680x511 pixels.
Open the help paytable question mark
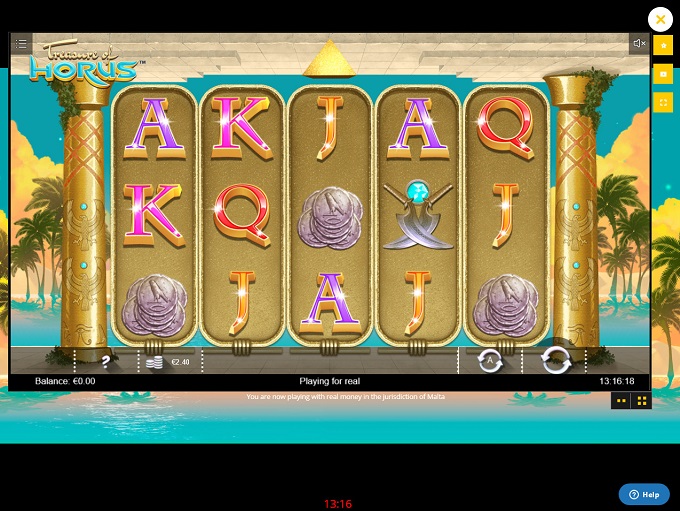point(105,362)
